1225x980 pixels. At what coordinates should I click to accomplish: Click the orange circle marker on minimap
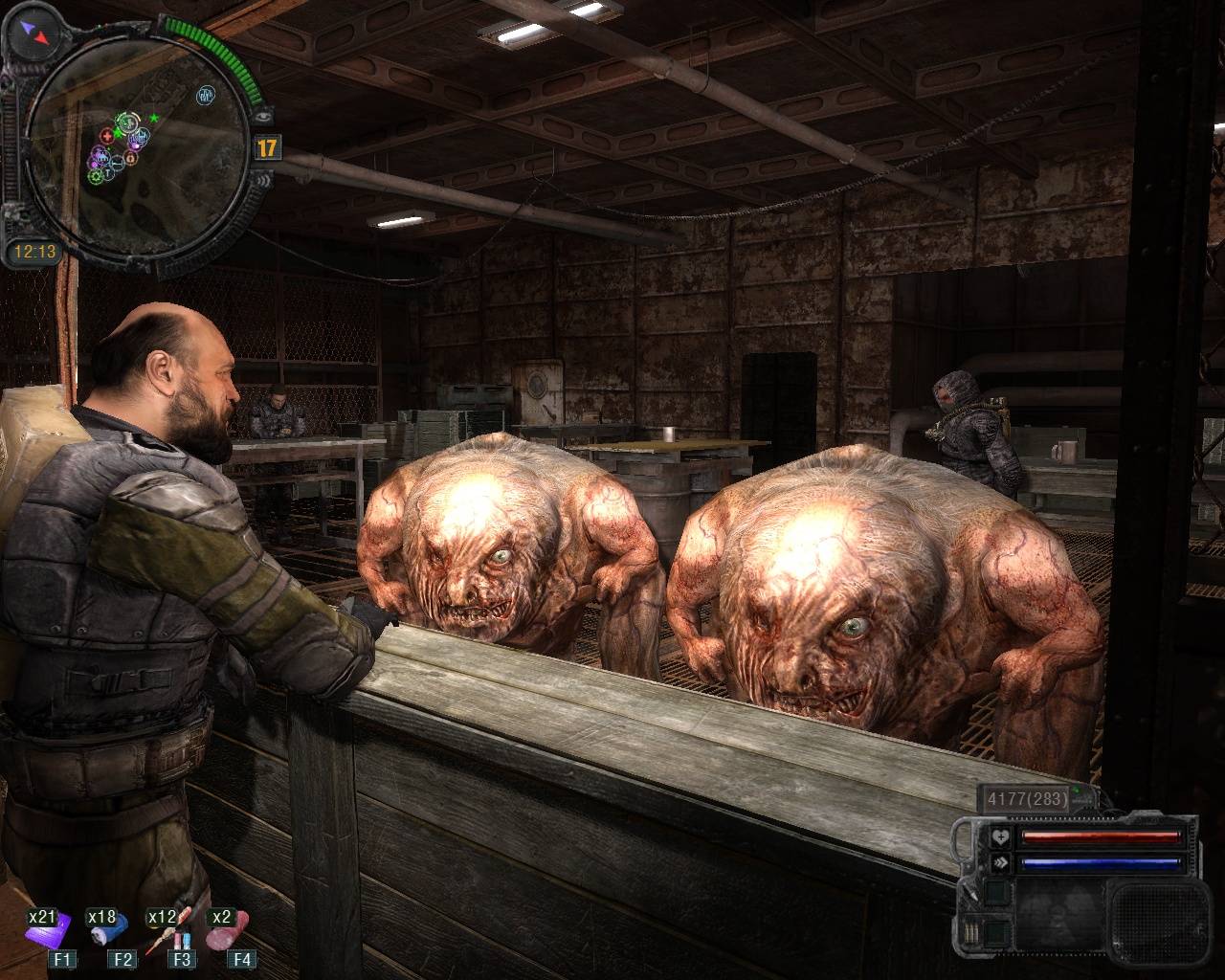coord(130,158)
